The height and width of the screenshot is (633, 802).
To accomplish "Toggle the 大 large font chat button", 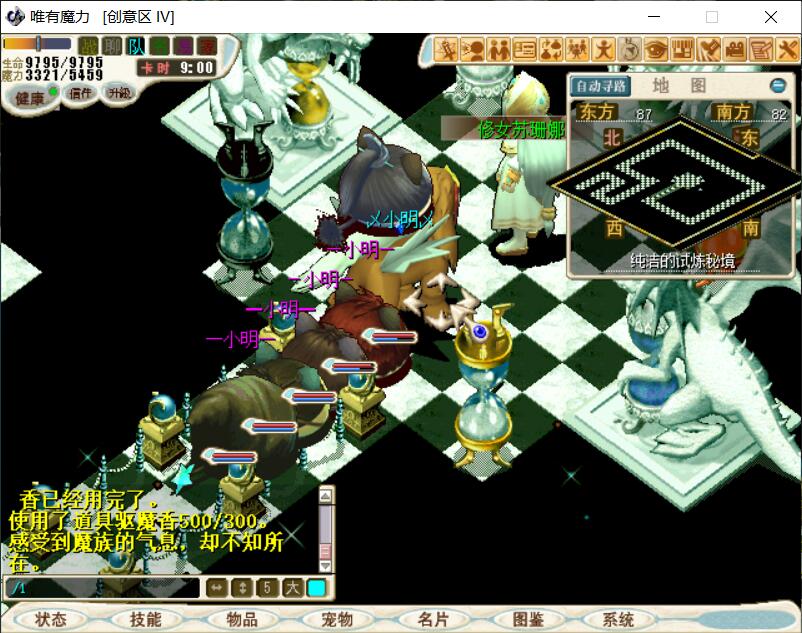I will tap(292, 588).
